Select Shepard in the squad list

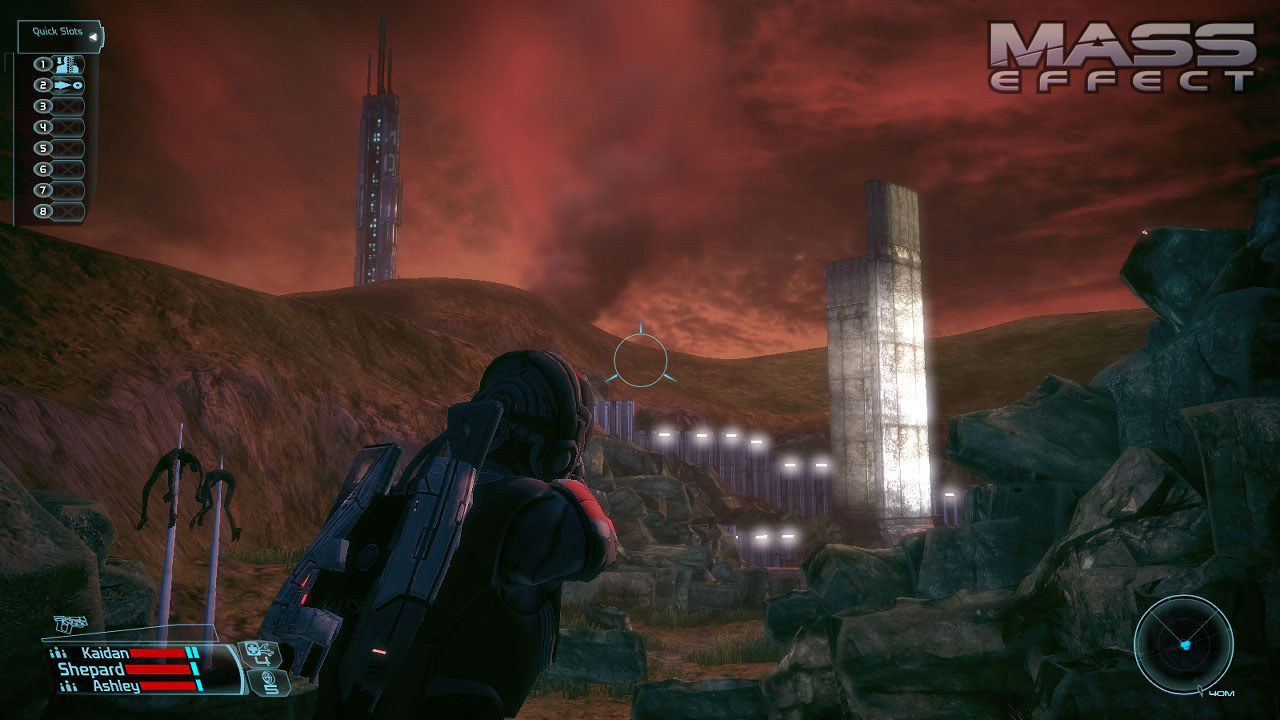91,669
